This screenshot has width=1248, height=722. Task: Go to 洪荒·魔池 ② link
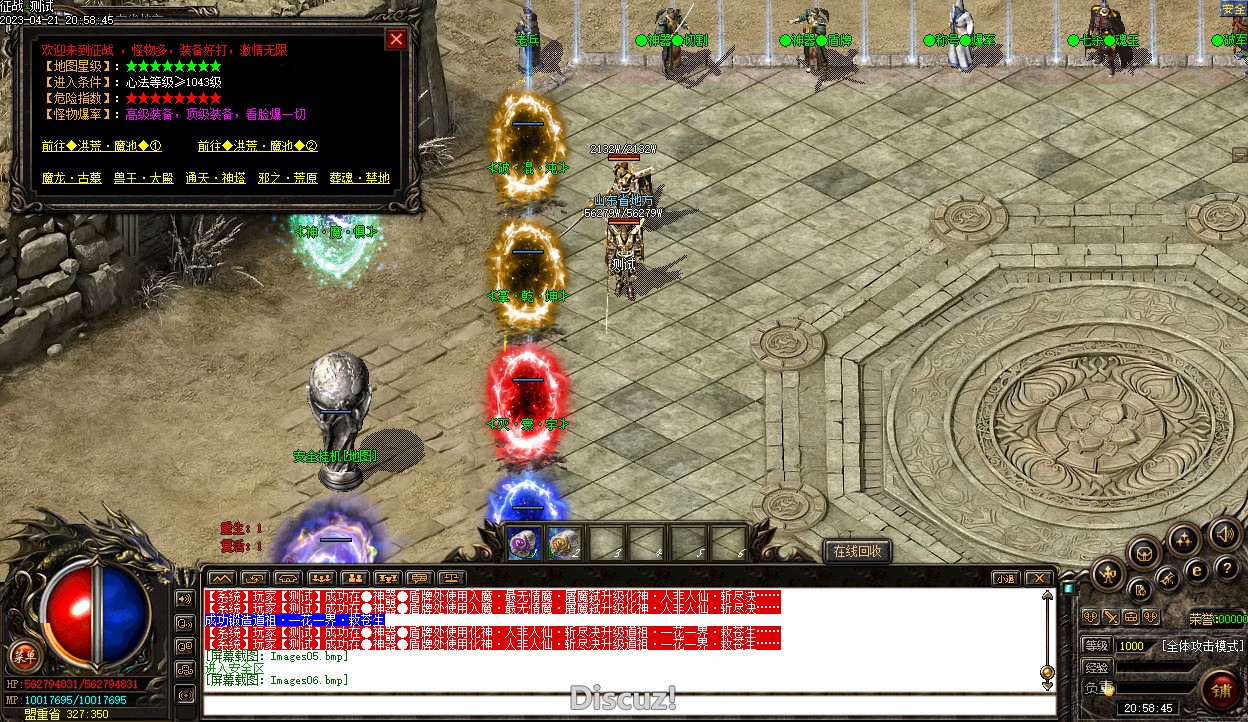tap(257, 146)
